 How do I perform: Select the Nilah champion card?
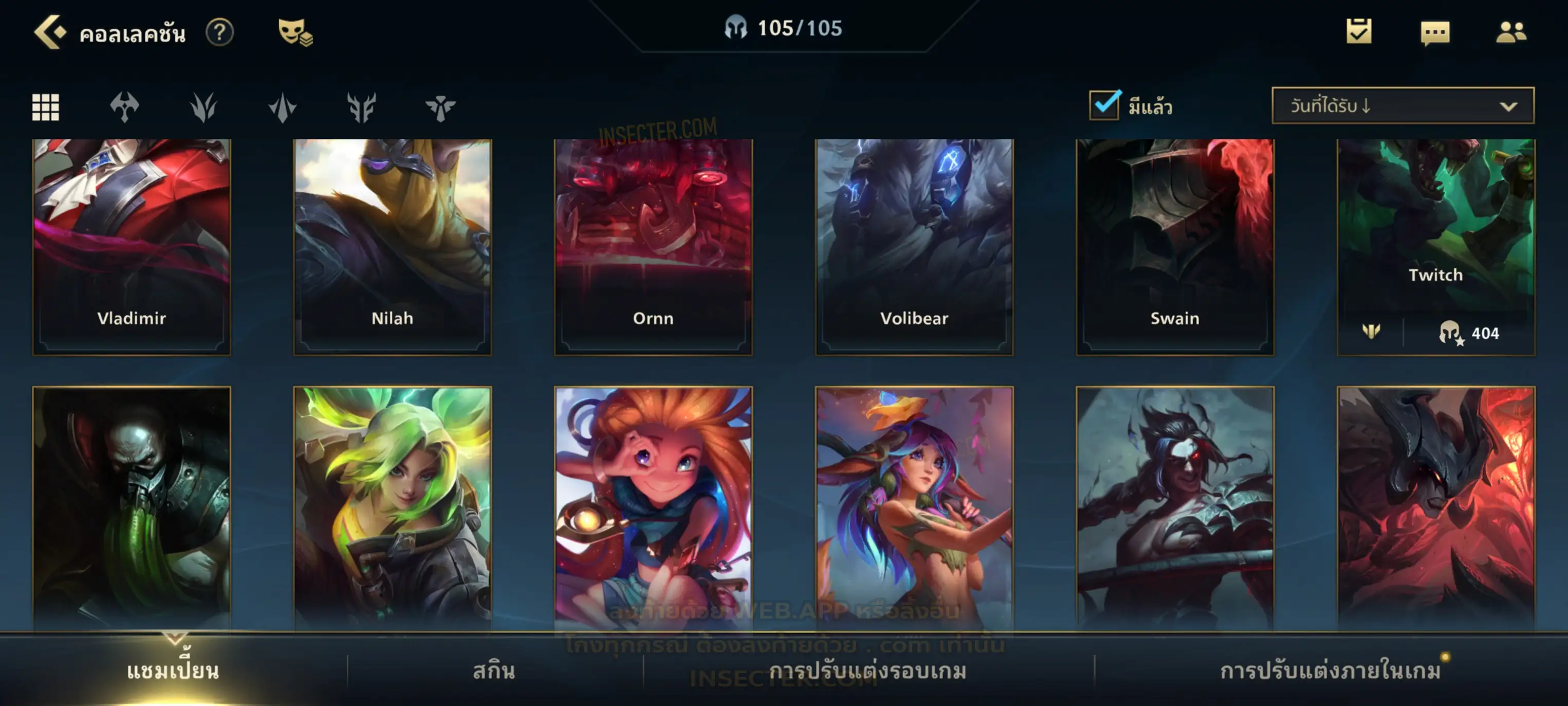point(393,246)
